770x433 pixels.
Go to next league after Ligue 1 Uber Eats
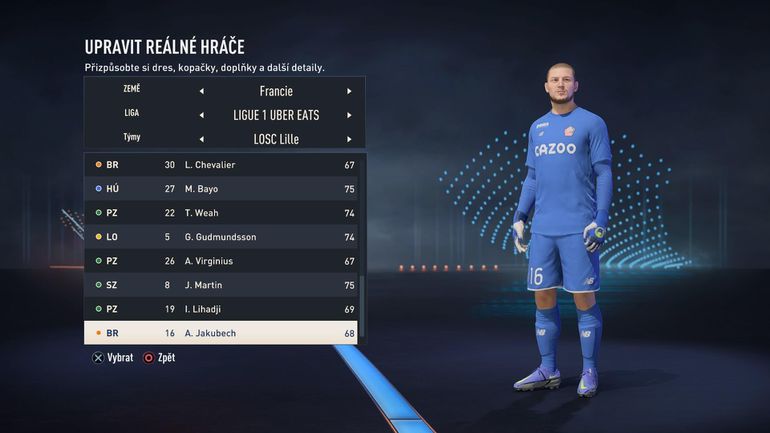click(349, 115)
